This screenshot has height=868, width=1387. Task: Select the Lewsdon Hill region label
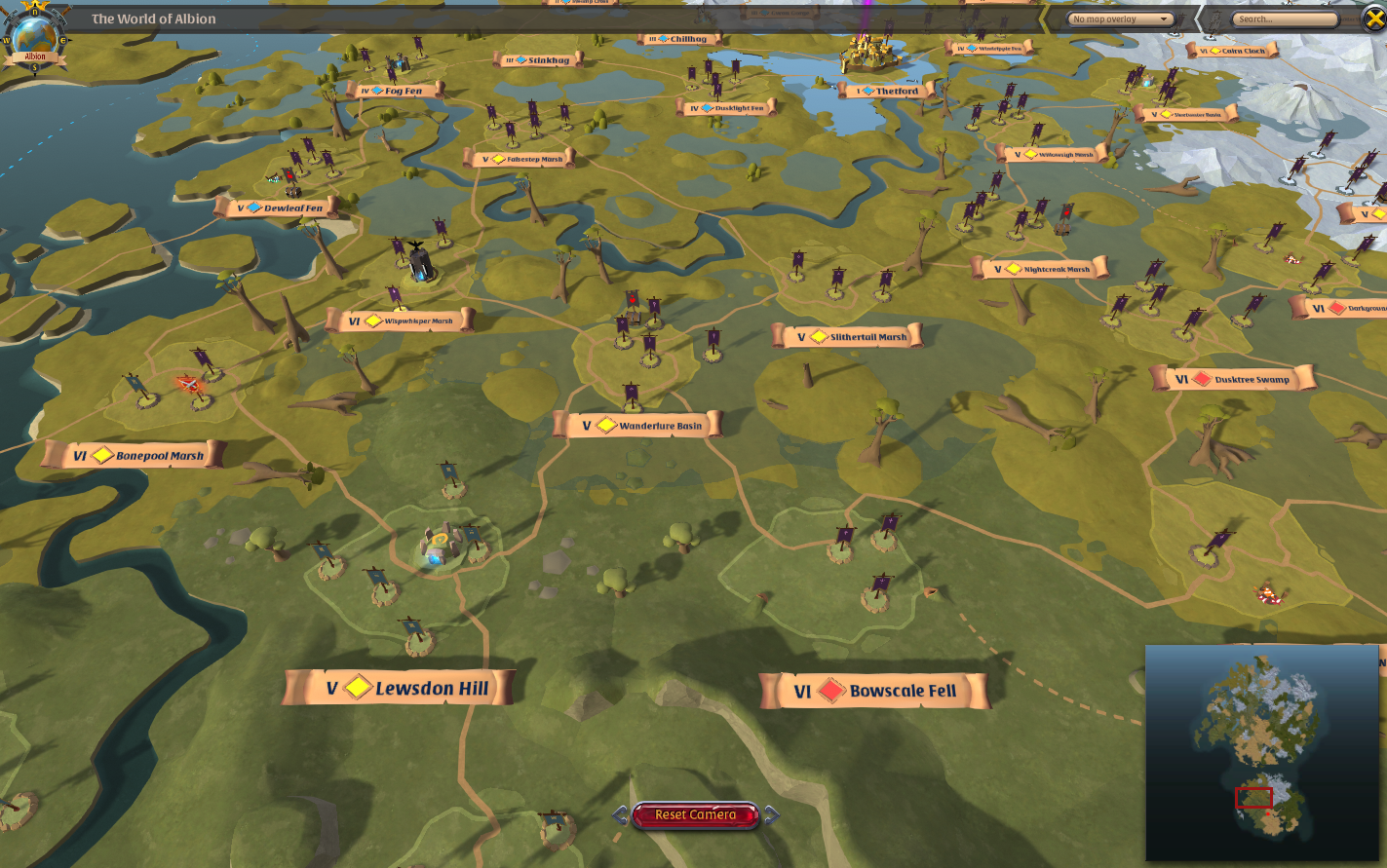tap(400, 688)
